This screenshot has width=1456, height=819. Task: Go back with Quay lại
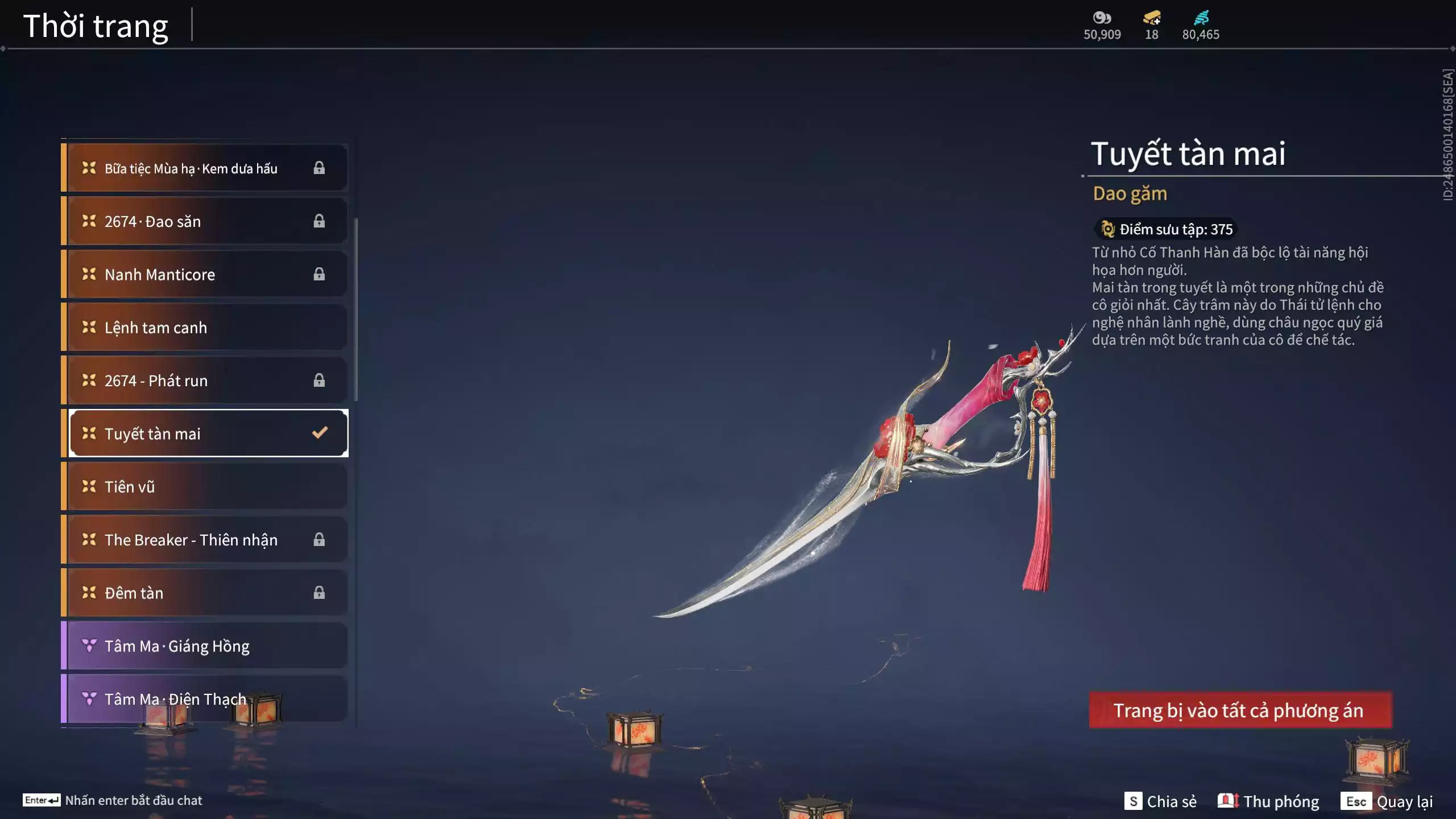1387,801
